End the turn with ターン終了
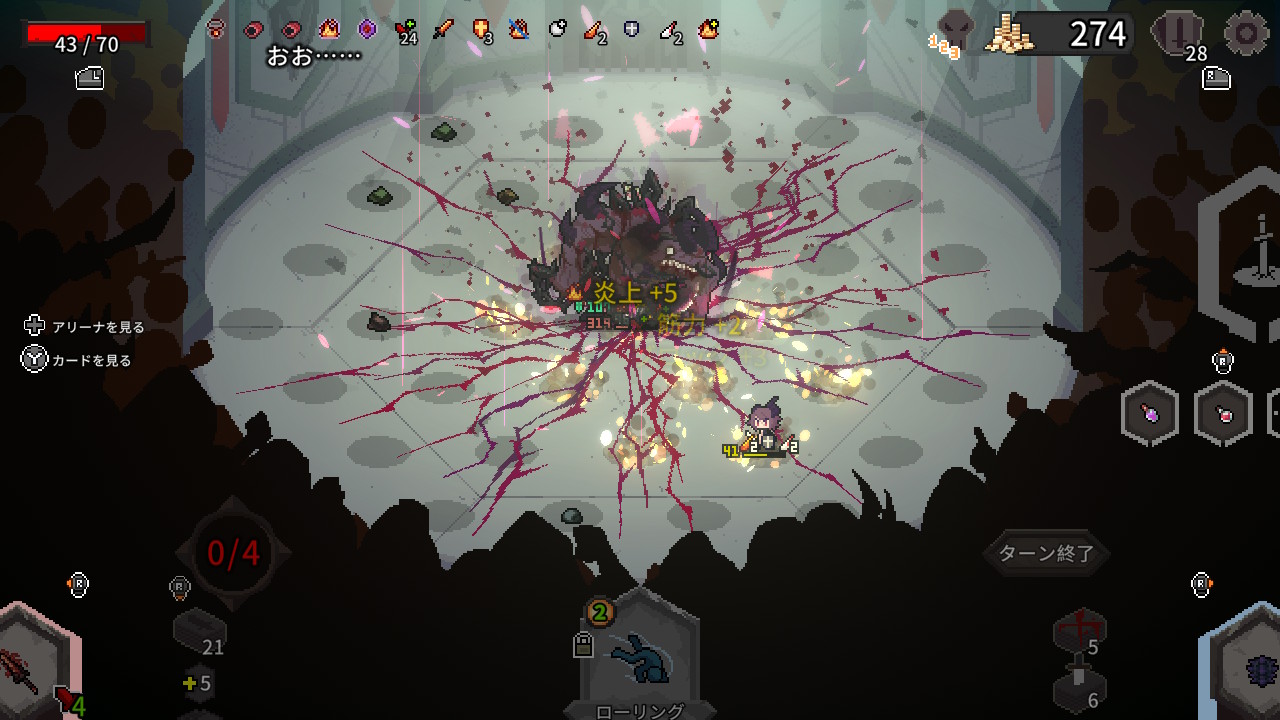 [1047, 553]
